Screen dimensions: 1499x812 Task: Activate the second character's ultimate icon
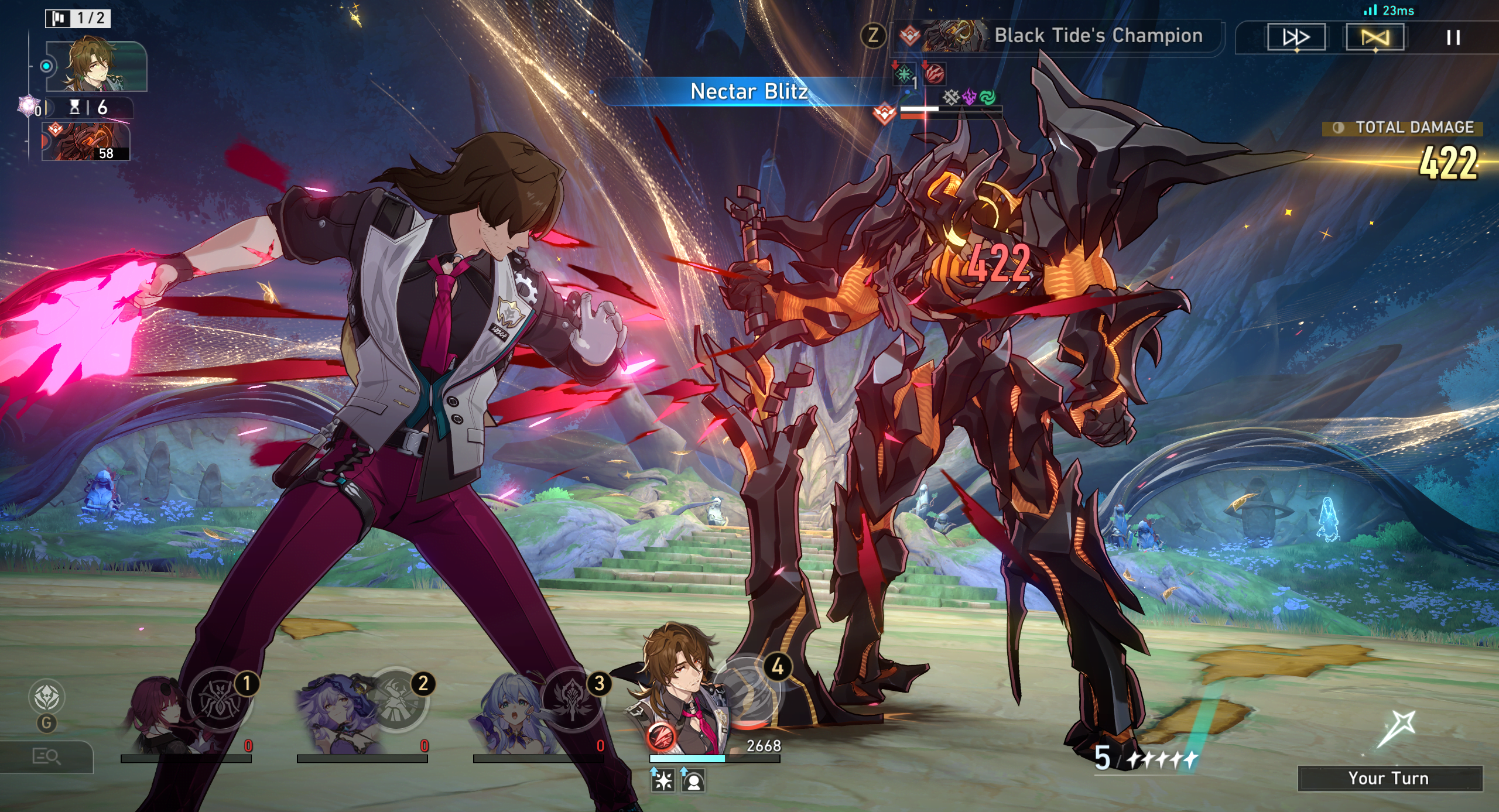(397, 699)
